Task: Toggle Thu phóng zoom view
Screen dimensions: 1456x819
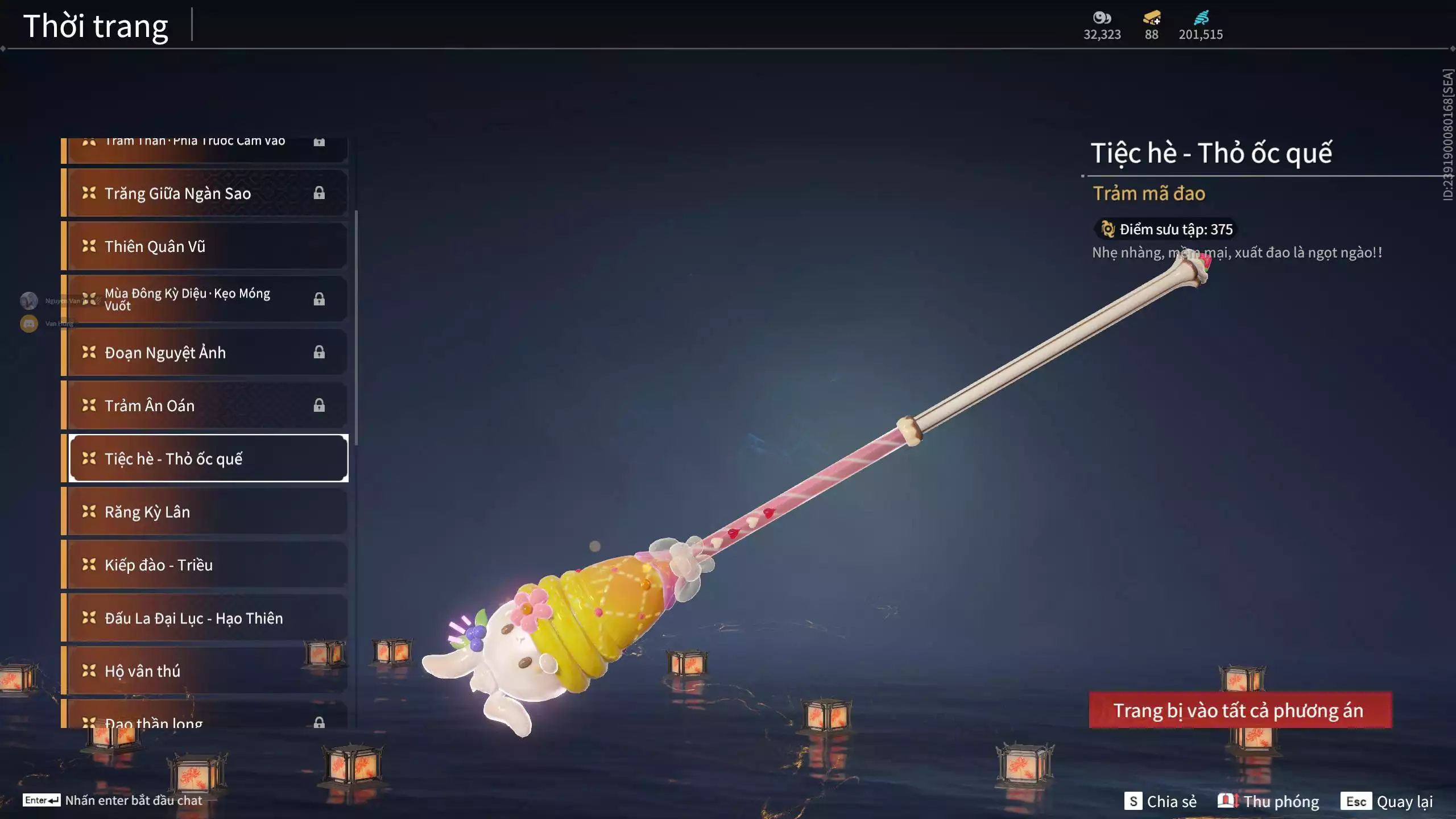Action: click(1268, 801)
